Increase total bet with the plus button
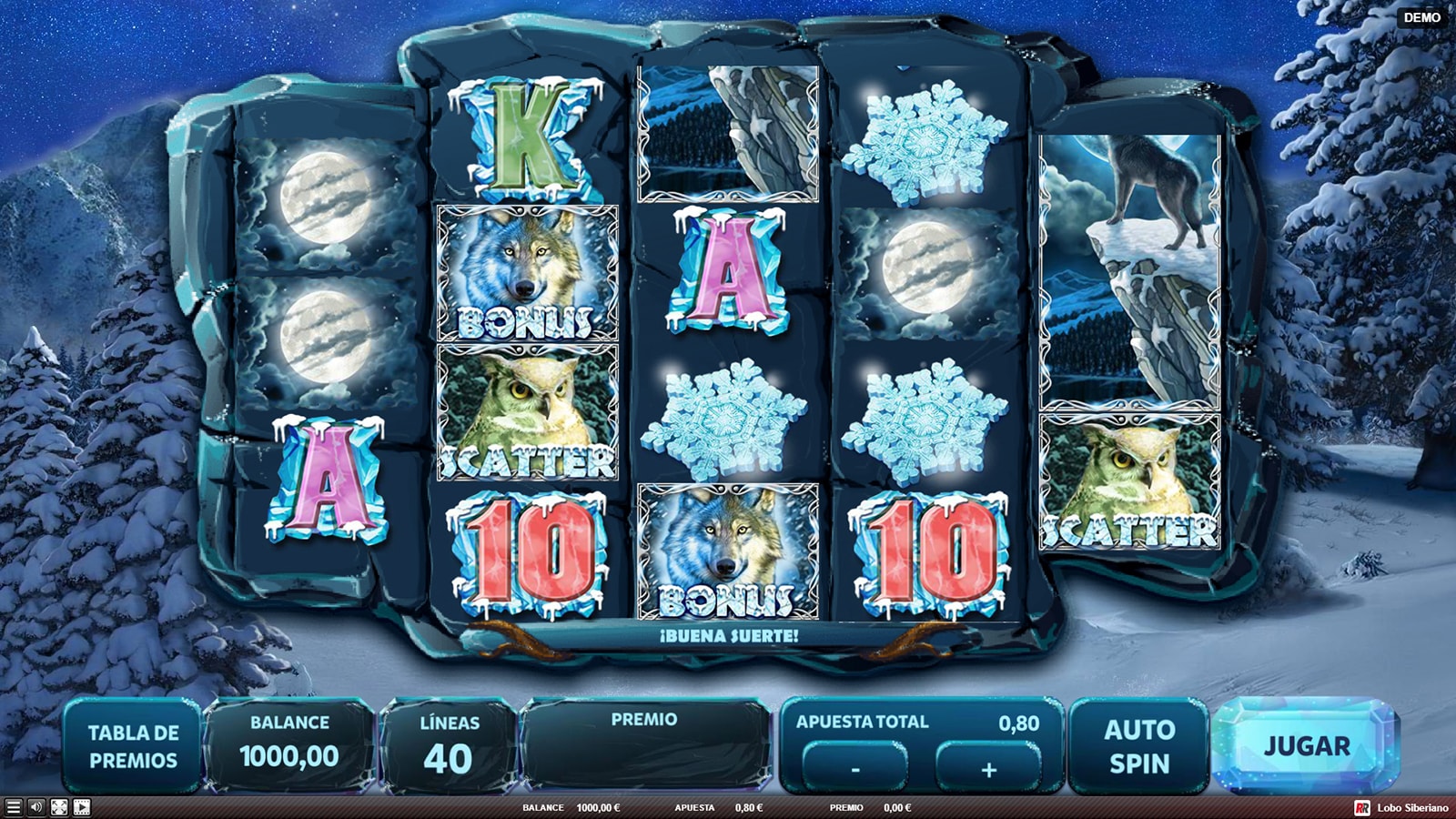1456x819 pixels. tap(988, 769)
